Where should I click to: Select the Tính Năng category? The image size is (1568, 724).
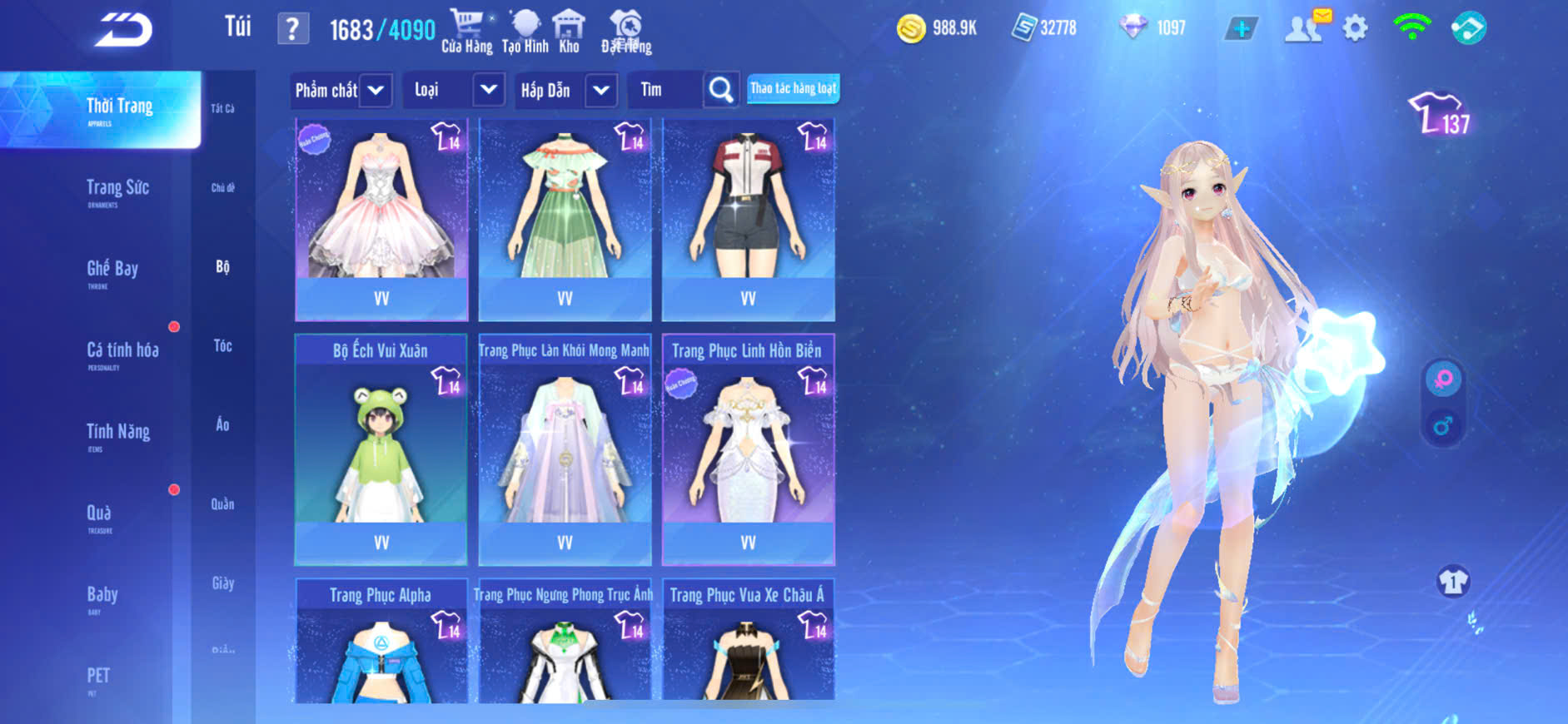118,433
